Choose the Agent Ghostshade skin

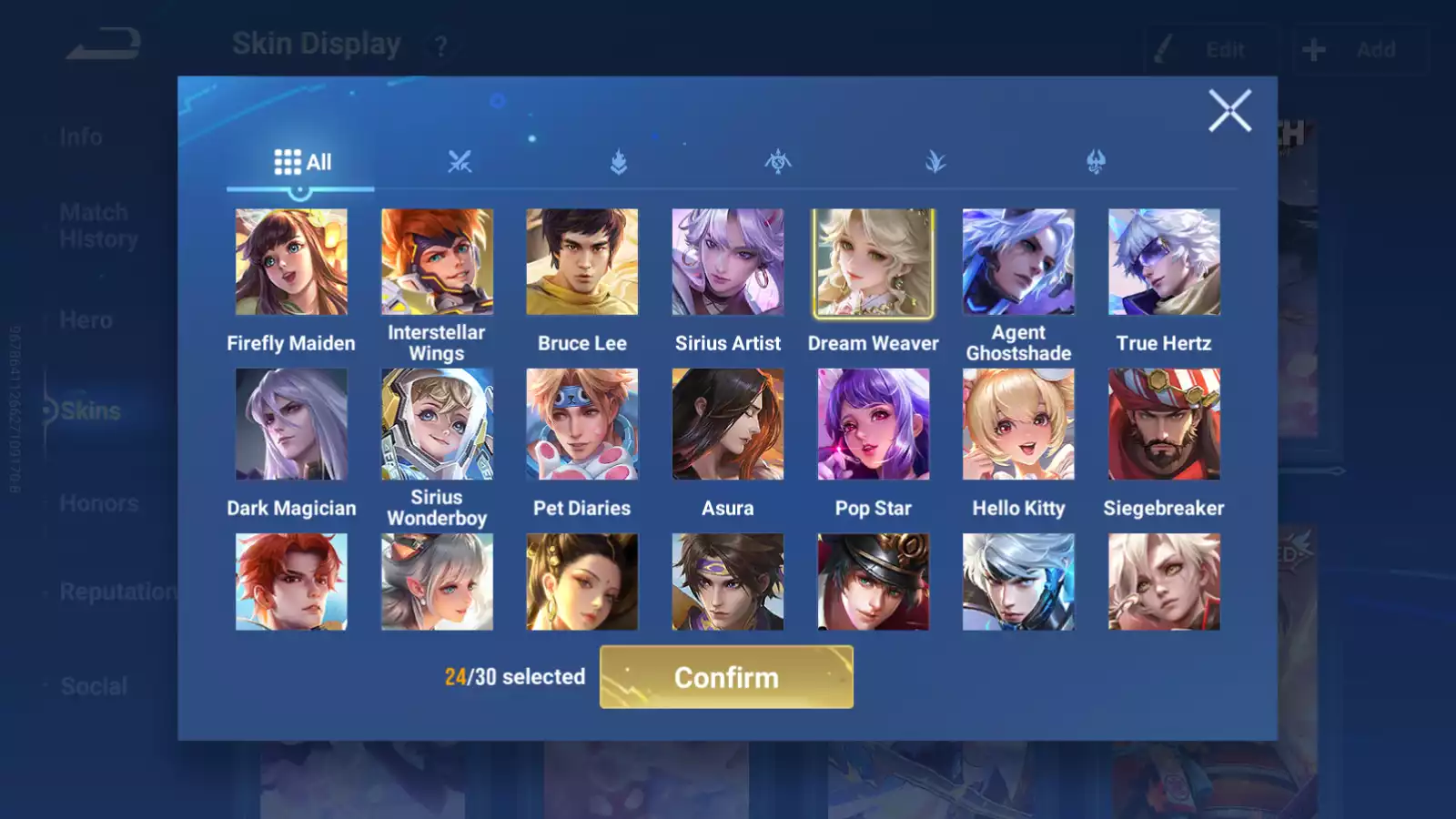(1018, 262)
